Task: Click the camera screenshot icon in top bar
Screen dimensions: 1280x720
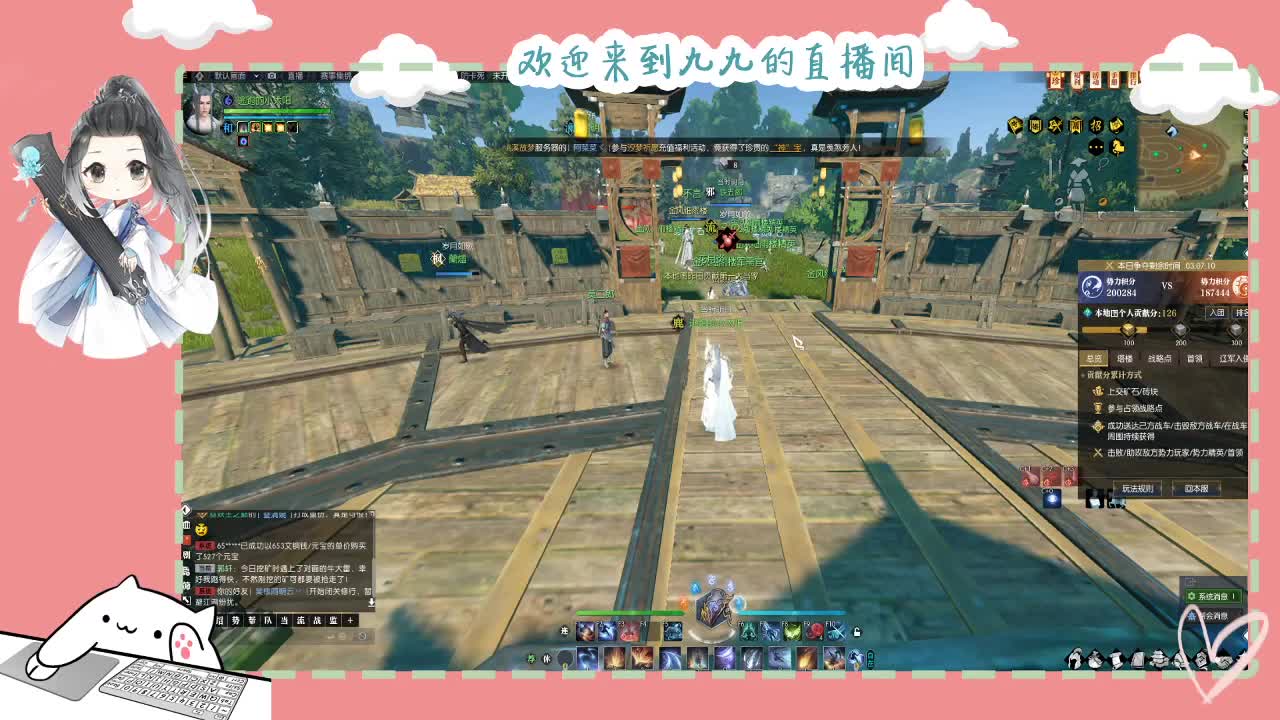Action: coord(272,76)
